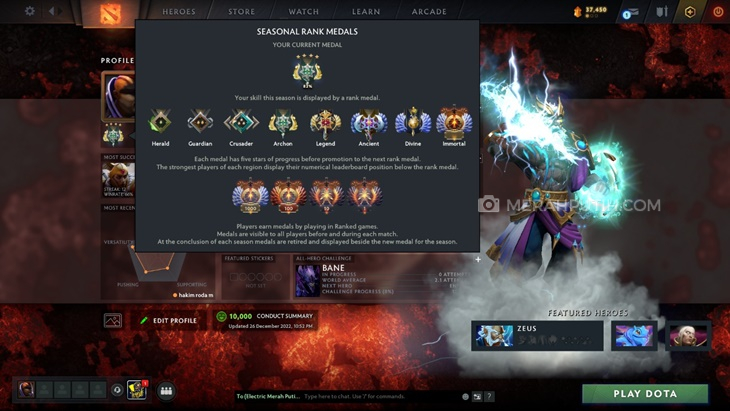Viewport: 730px width, 411px height.
Task: Select the Arcade tab
Action: pos(429,12)
